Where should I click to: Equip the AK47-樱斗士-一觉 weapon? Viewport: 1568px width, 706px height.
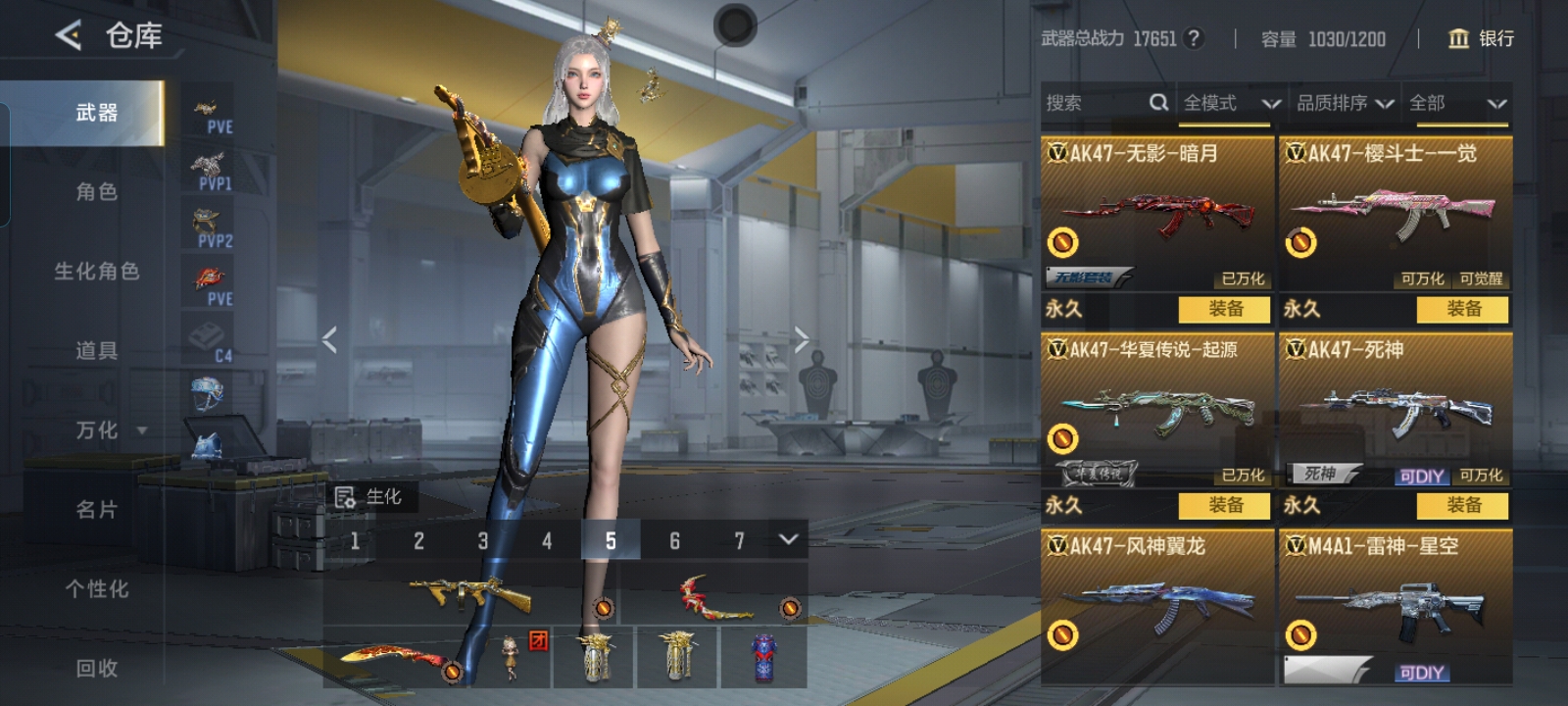click(x=1463, y=309)
